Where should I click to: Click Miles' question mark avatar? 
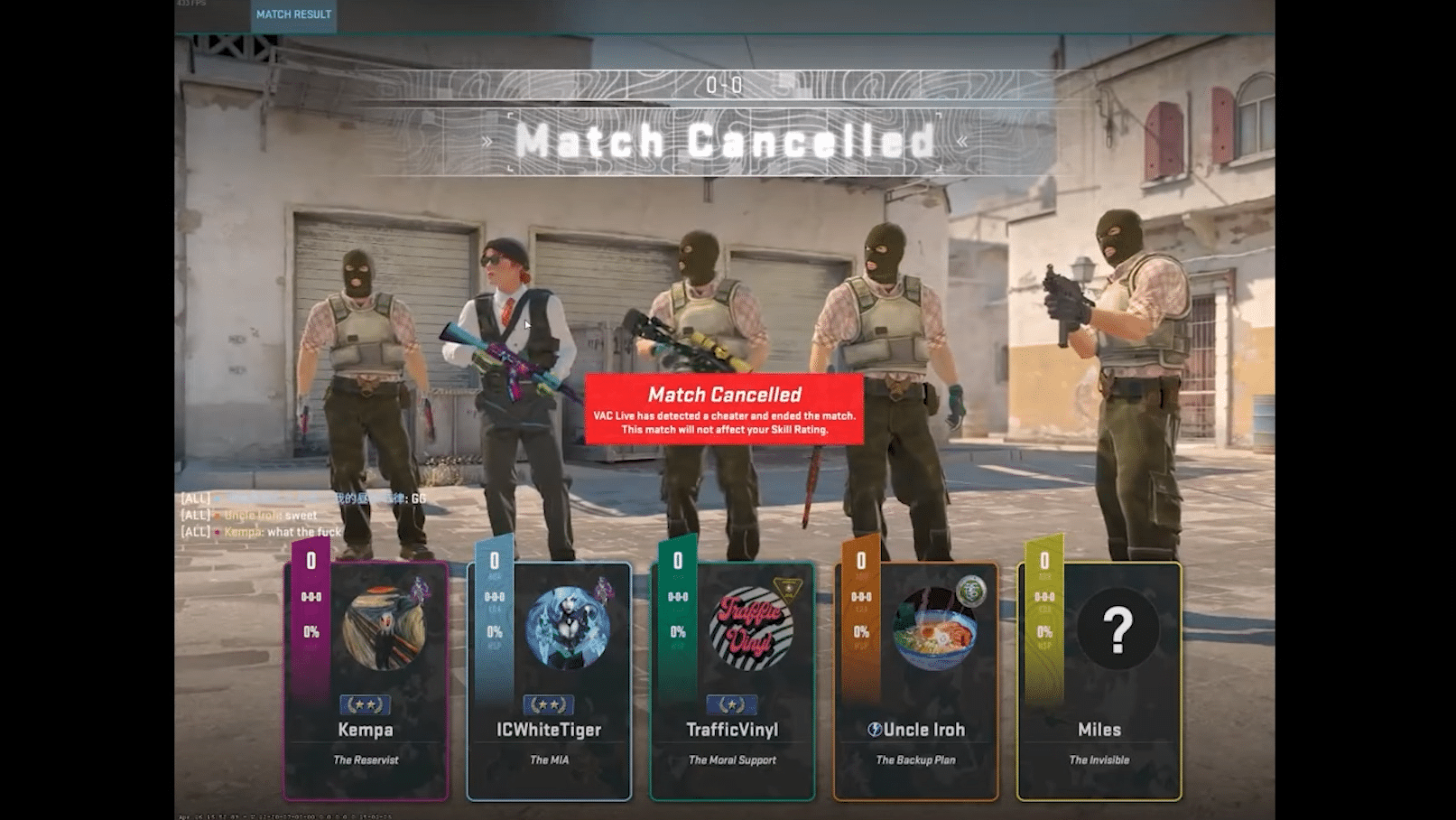point(1118,629)
